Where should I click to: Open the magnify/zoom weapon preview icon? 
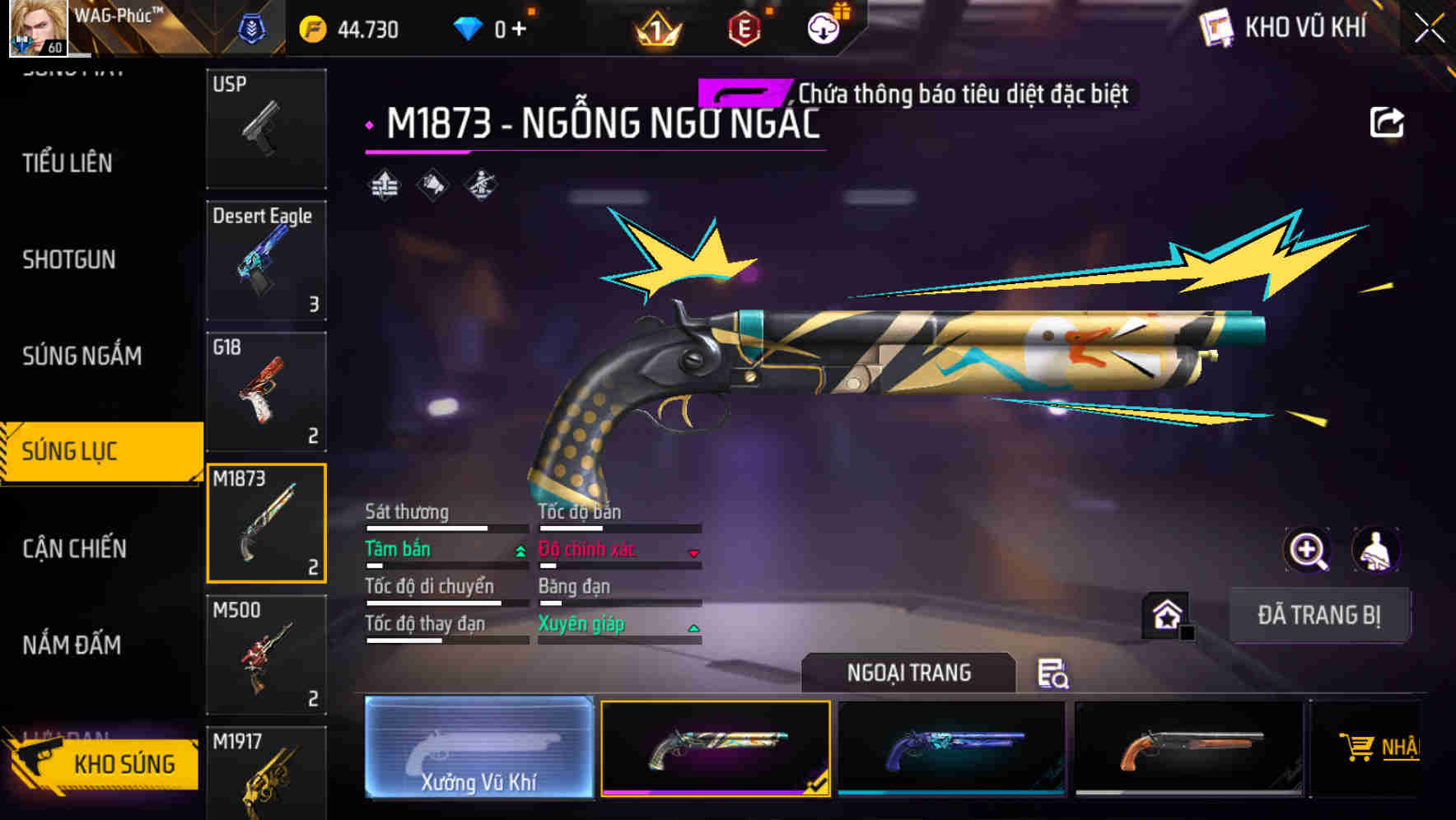click(x=1309, y=550)
